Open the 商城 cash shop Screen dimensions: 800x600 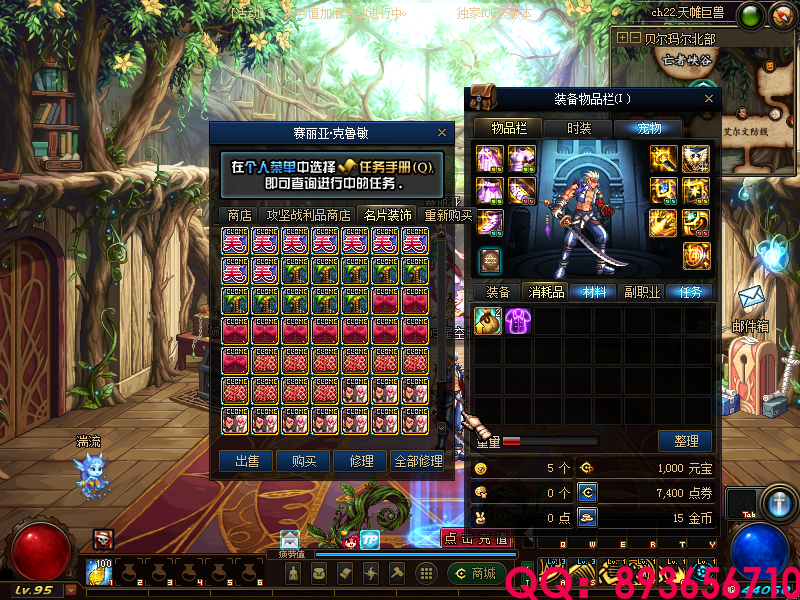[474, 573]
